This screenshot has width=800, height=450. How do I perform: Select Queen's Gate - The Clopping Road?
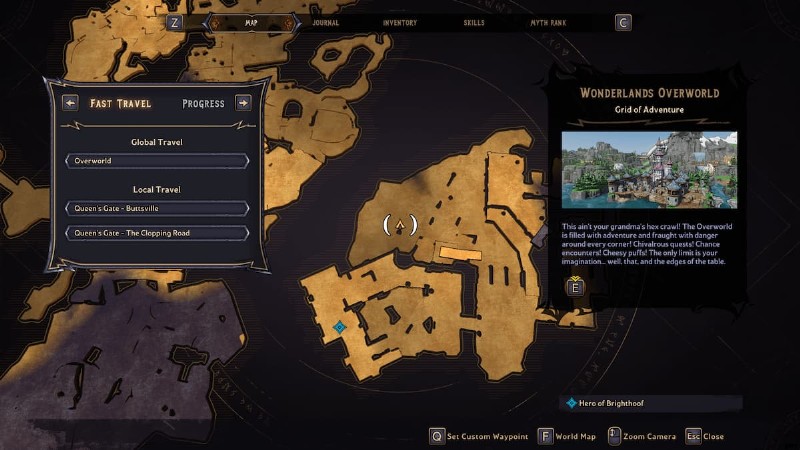point(157,233)
